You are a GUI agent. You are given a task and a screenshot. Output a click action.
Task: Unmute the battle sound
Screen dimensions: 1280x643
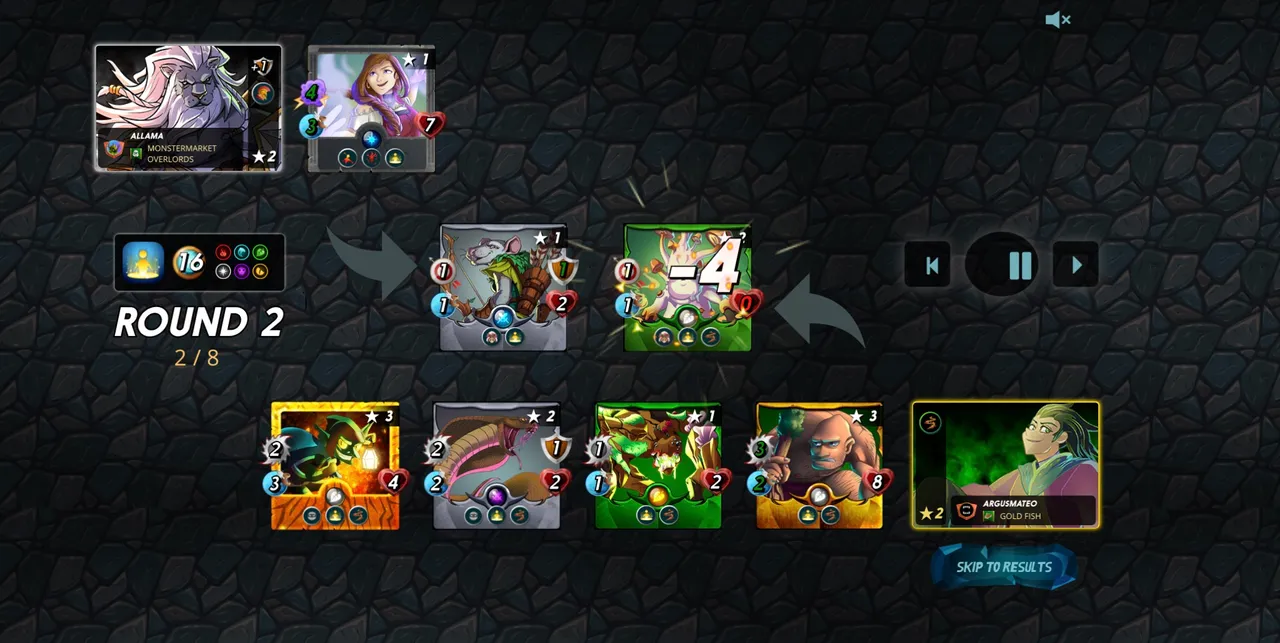(x=1057, y=20)
